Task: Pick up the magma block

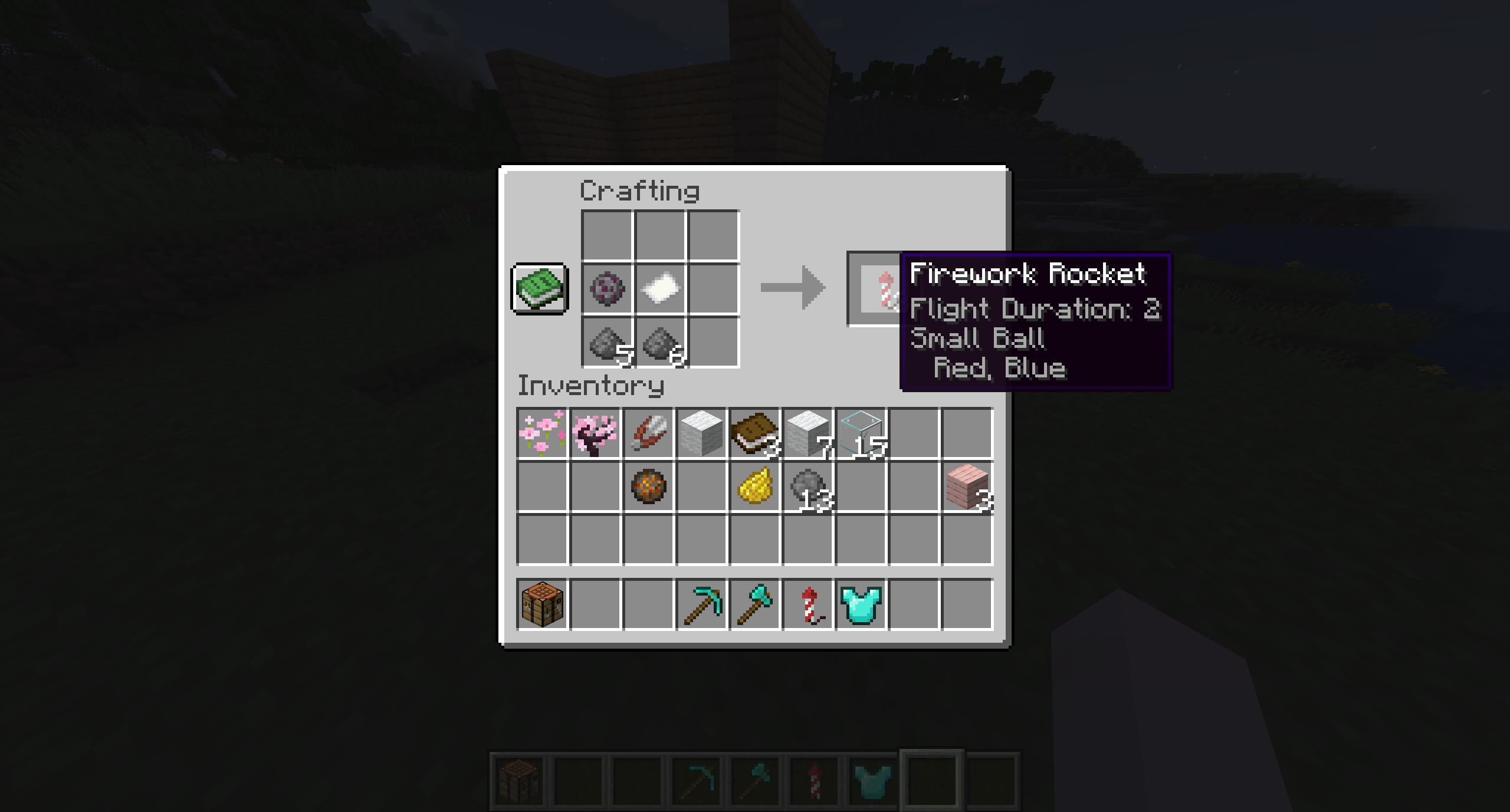Action: [649, 486]
